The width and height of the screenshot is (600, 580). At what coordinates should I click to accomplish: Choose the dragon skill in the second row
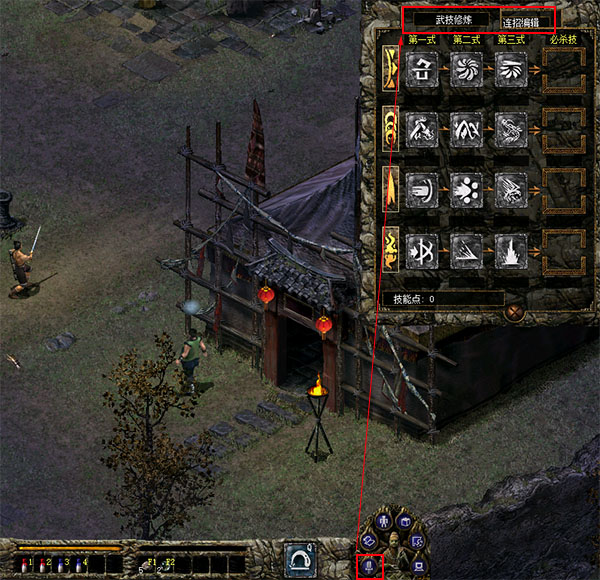tap(510, 126)
